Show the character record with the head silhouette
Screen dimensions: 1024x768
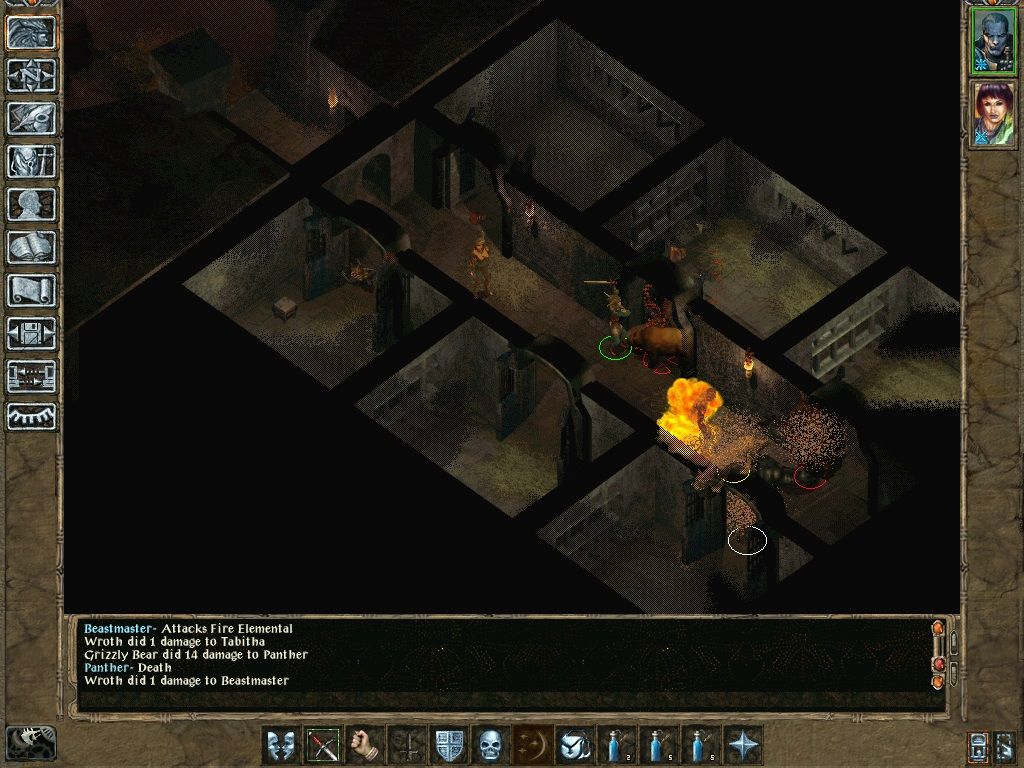(32, 204)
